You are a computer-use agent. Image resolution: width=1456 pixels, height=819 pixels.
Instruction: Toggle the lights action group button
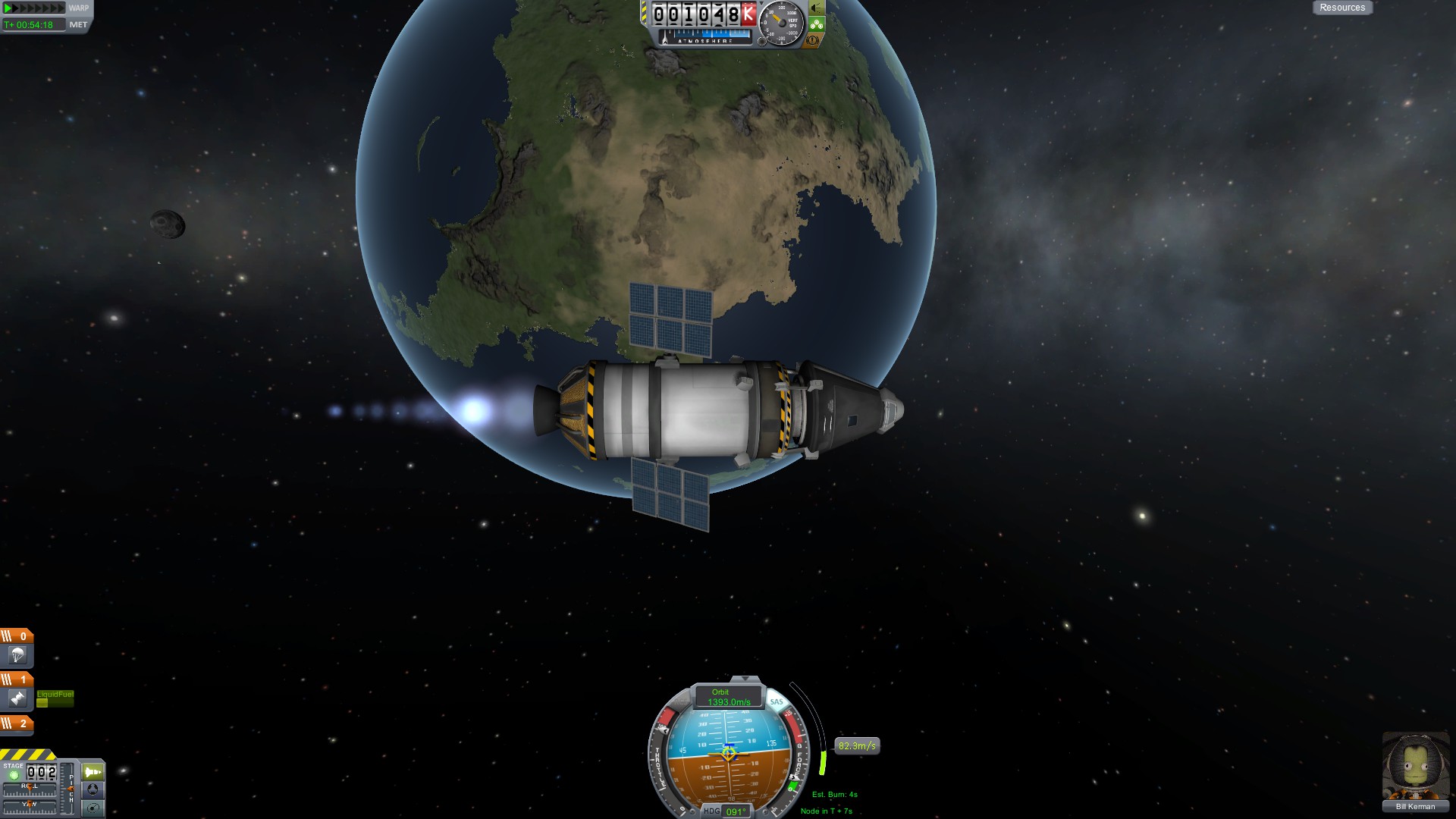click(816, 8)
